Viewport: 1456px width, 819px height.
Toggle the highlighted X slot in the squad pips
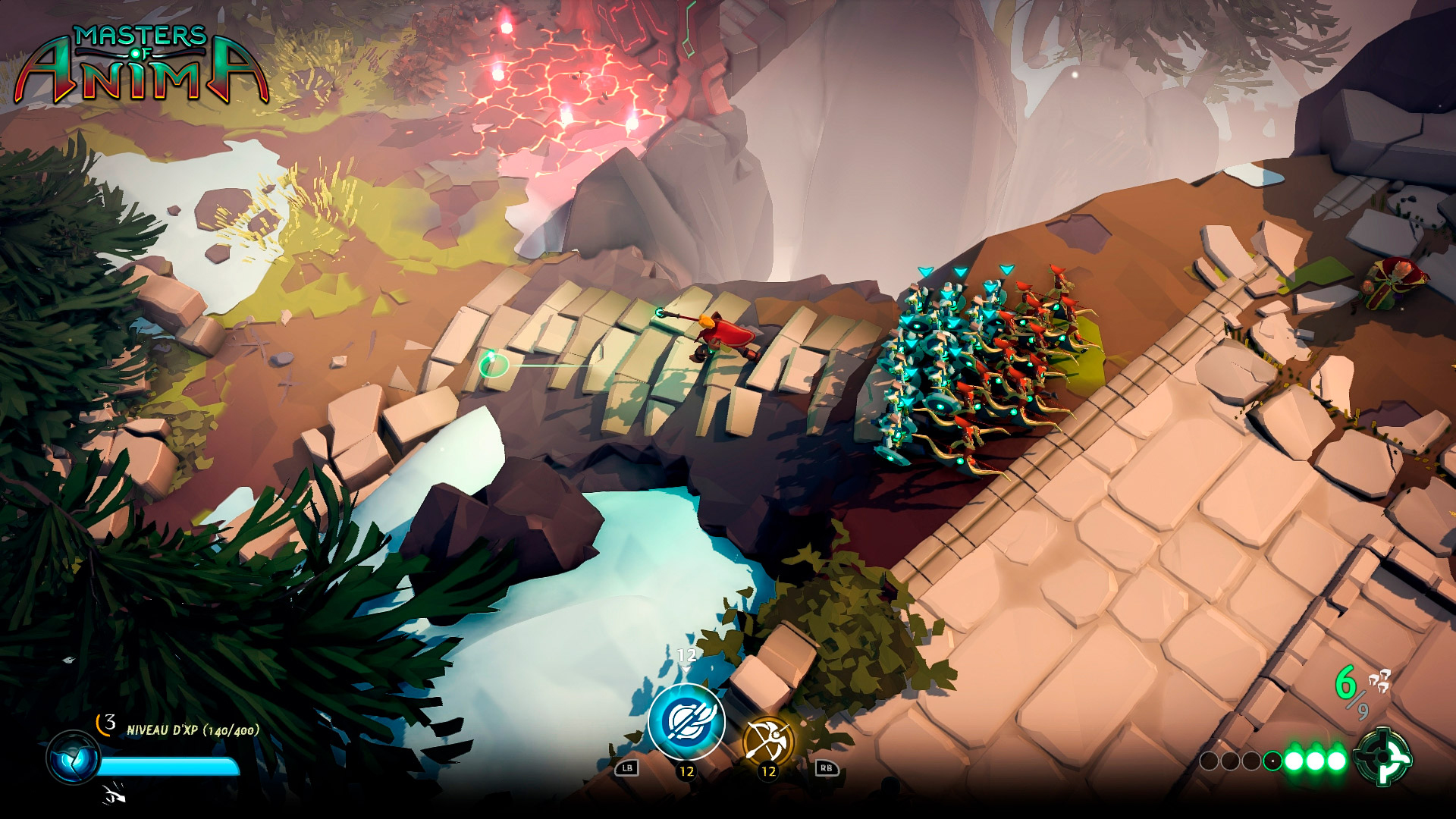pyautogui.click(x=1272, y=761)
